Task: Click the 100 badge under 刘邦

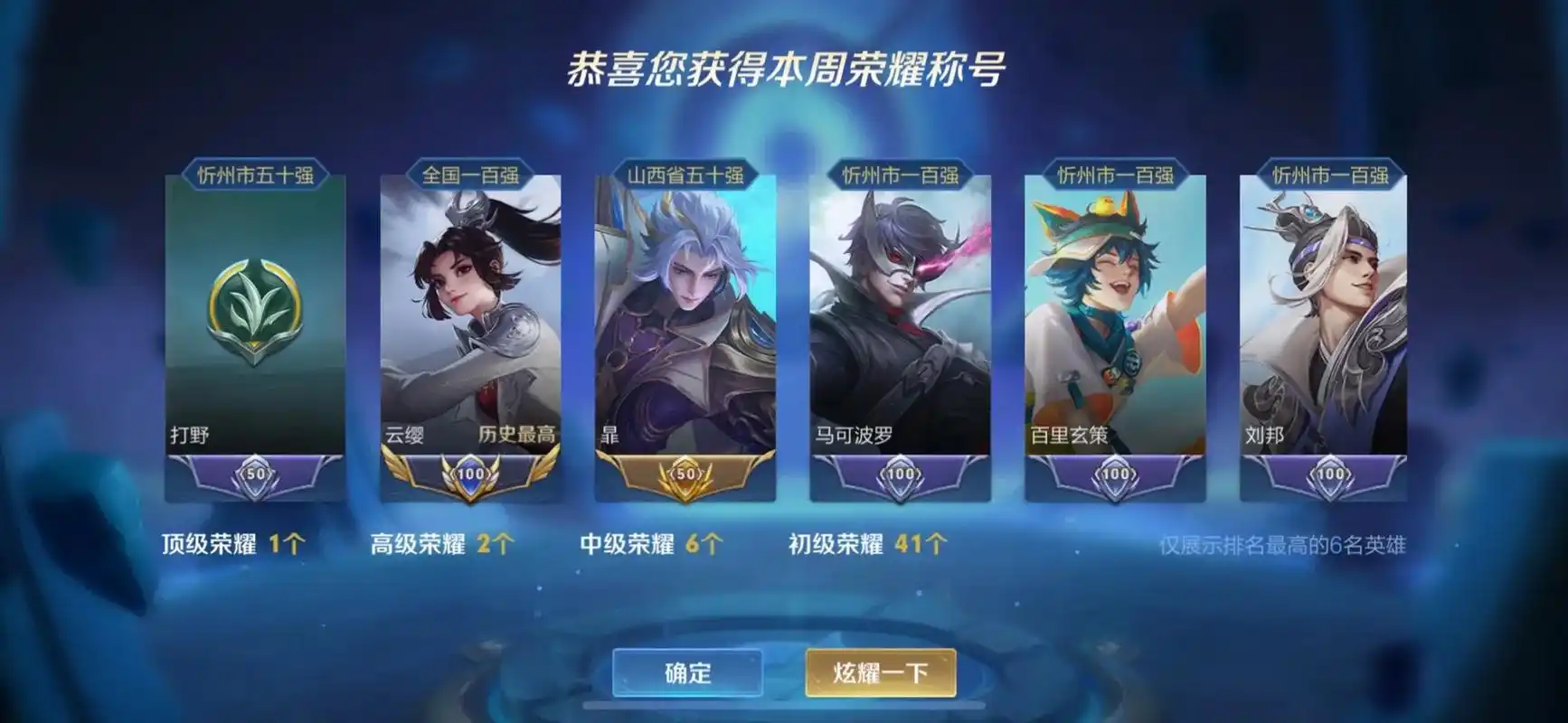Action: (1329, 473)
